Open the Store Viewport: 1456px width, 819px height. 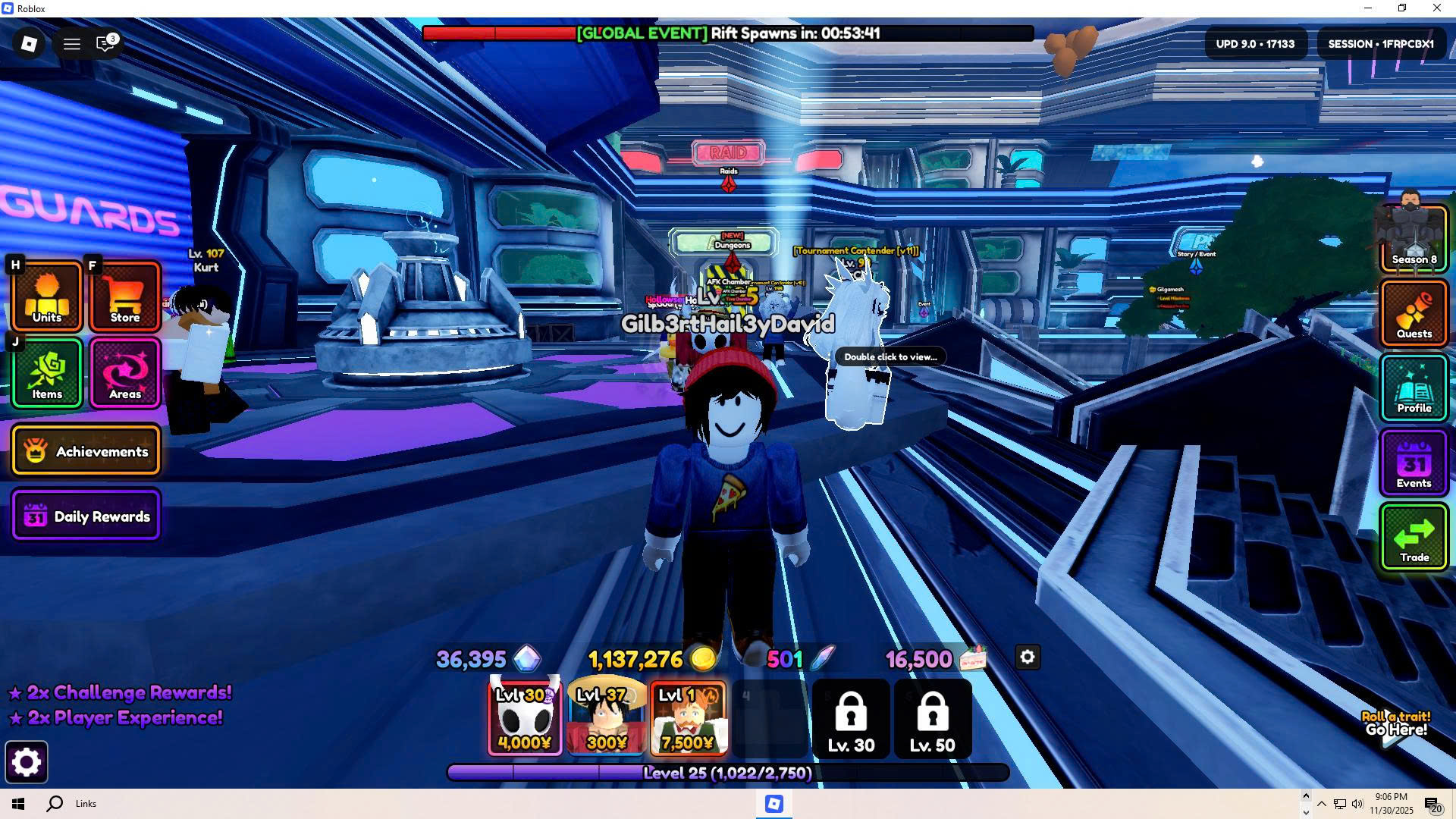125,297
